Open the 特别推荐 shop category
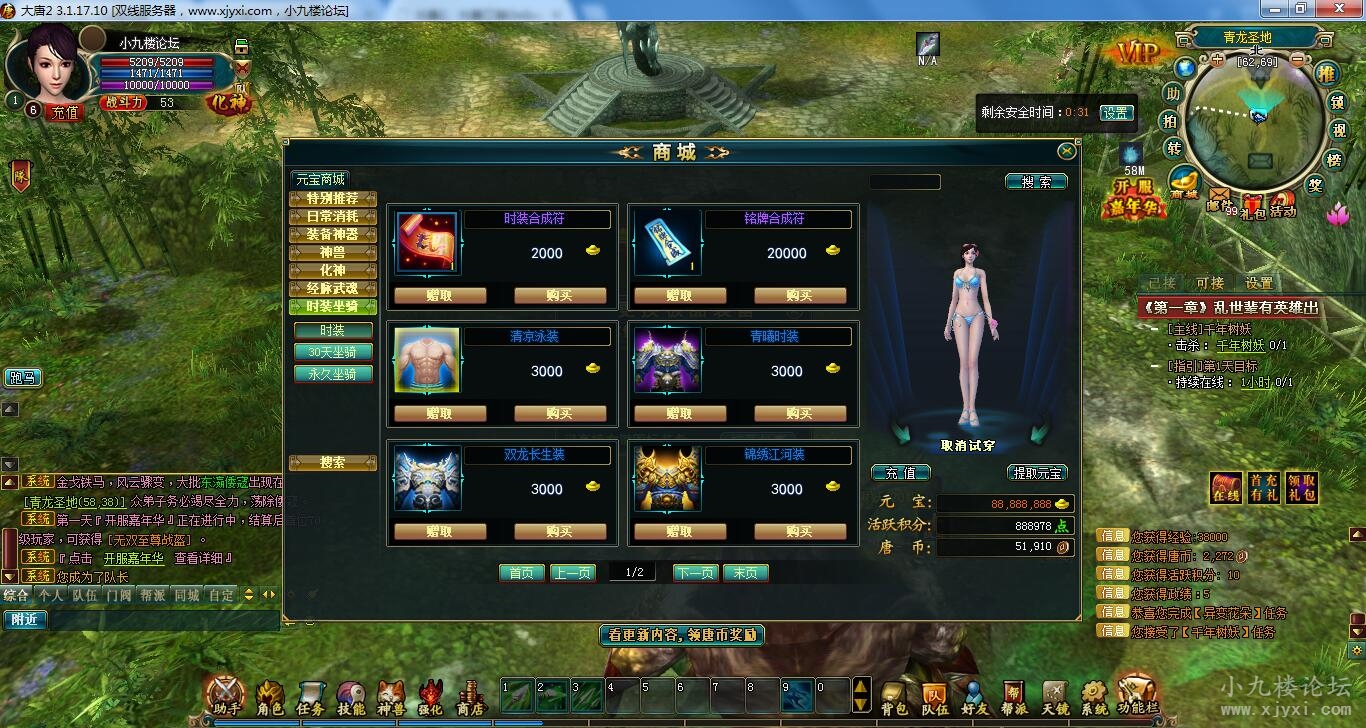The height and width of the screenshot is (728, 1366). 332,199
